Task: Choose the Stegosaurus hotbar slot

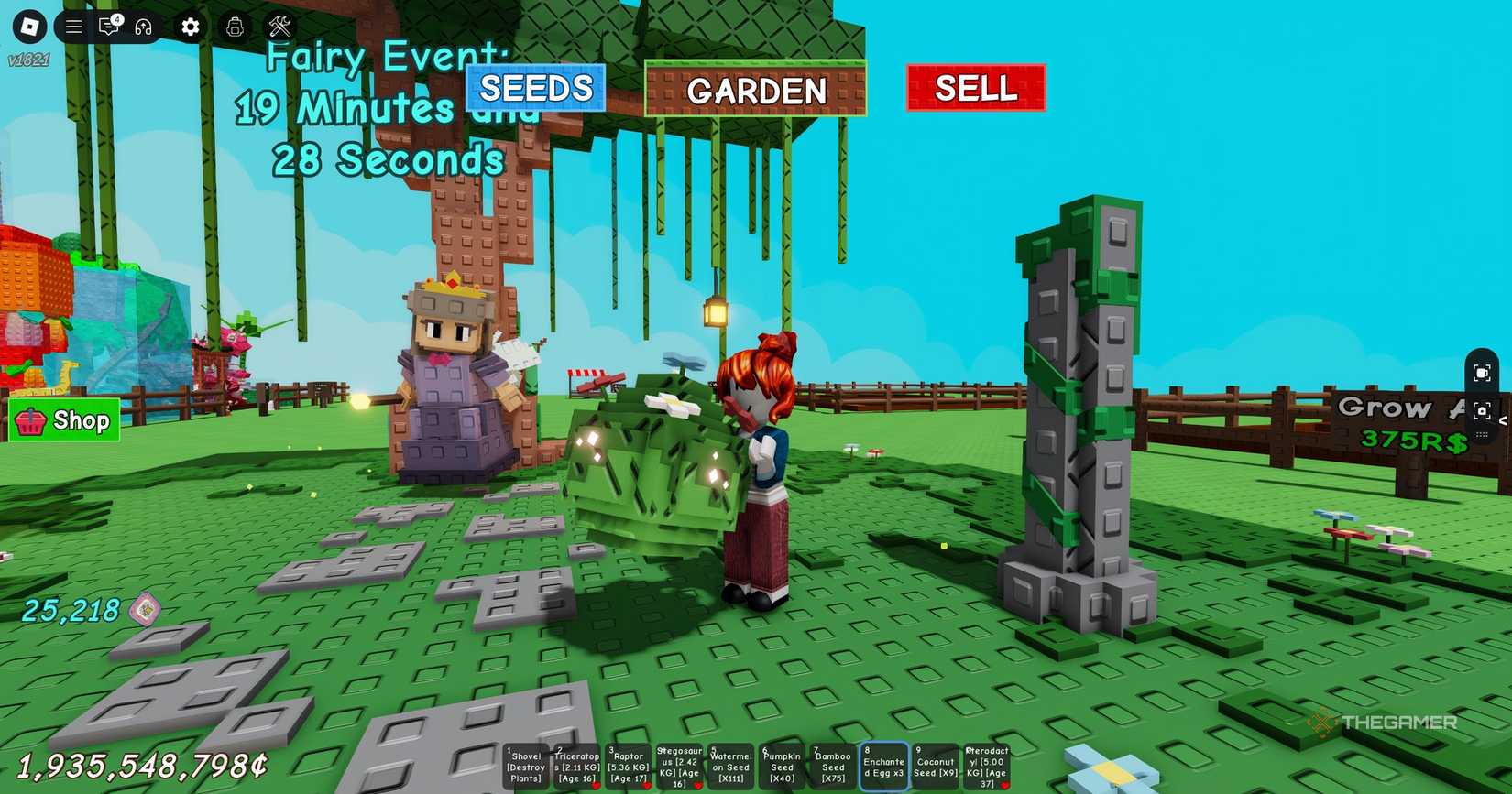Action: tap(680, 767)
